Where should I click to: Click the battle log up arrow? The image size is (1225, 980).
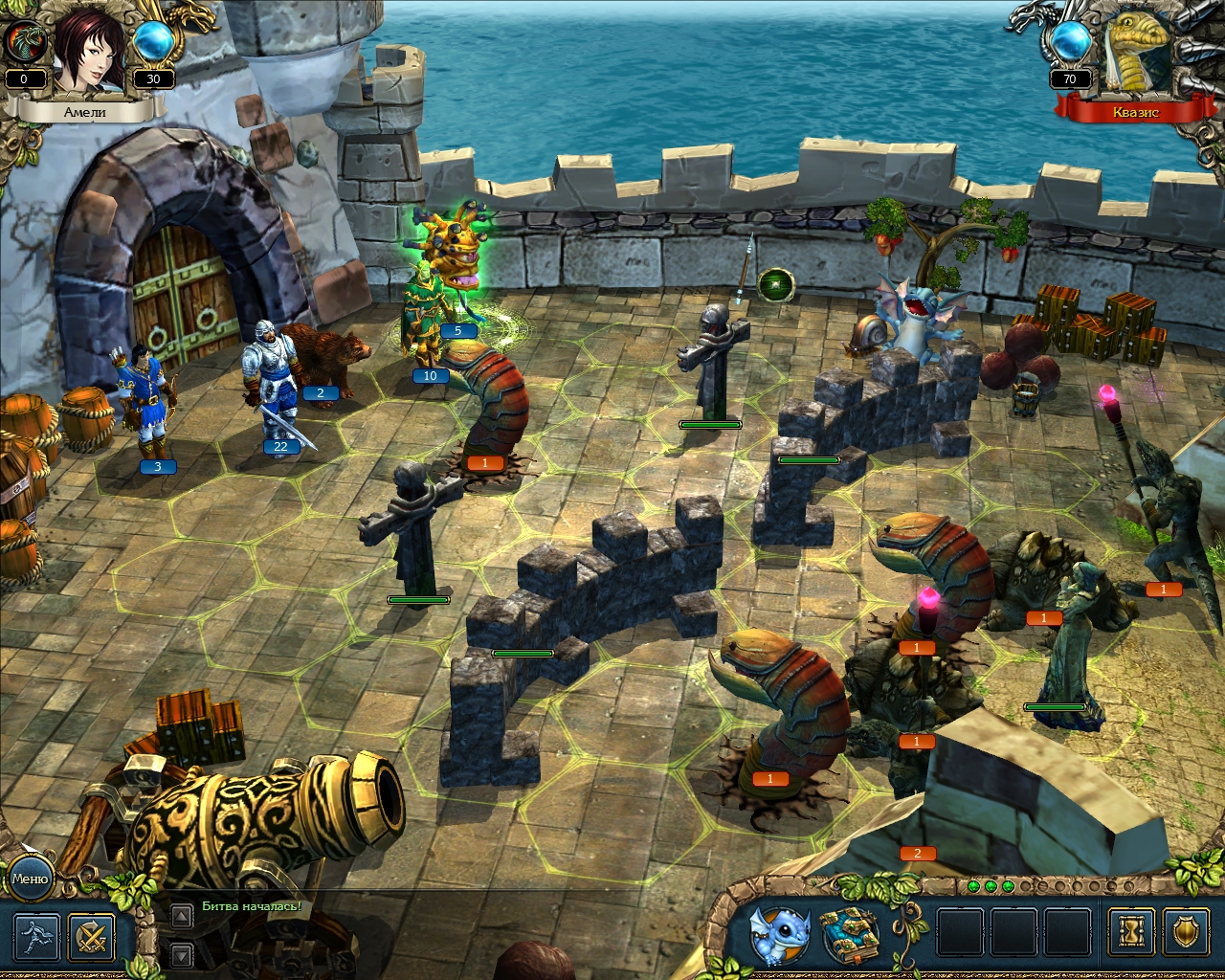click(x=181, y=916)
